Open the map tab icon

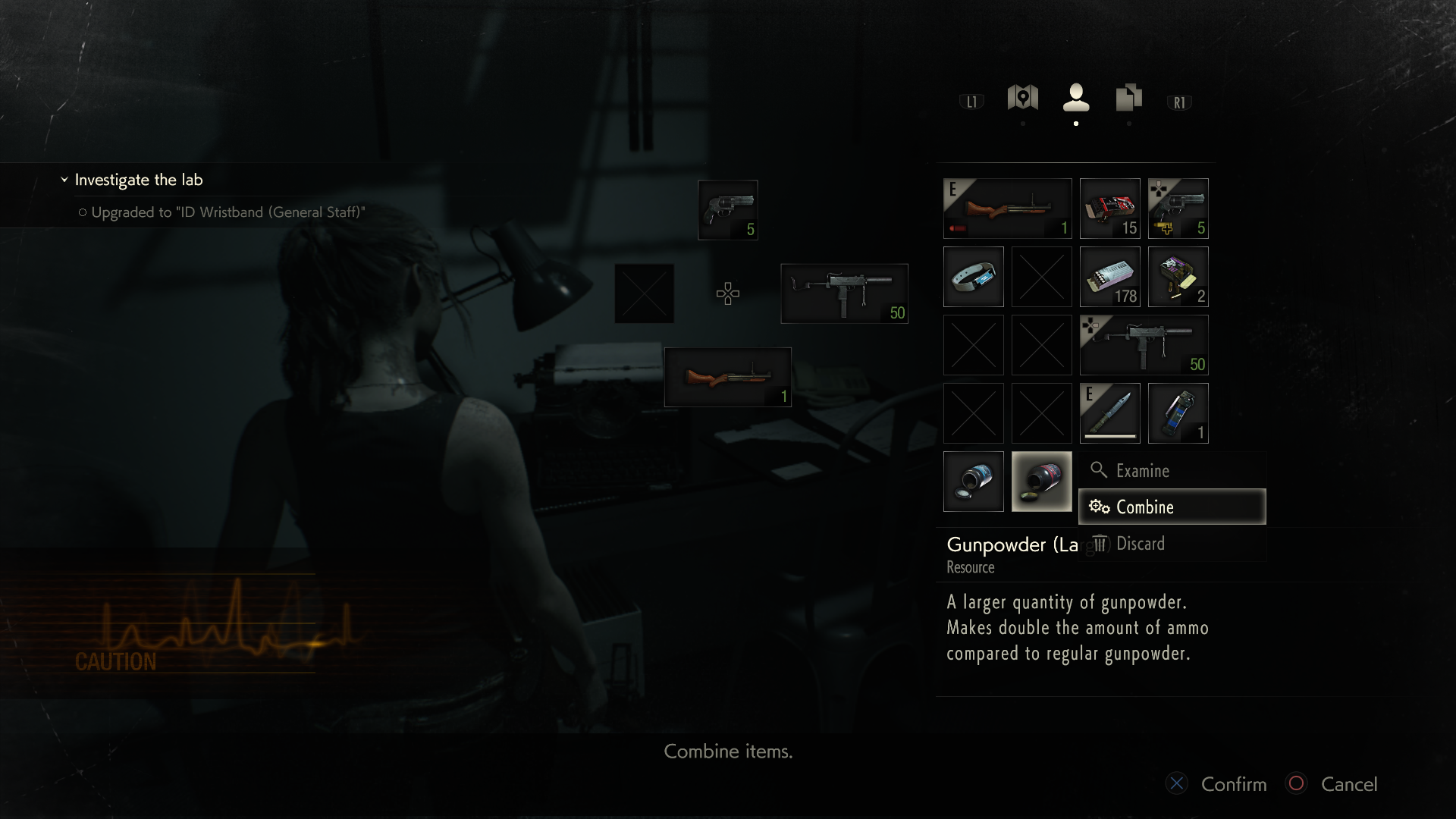pos(1023,99)
